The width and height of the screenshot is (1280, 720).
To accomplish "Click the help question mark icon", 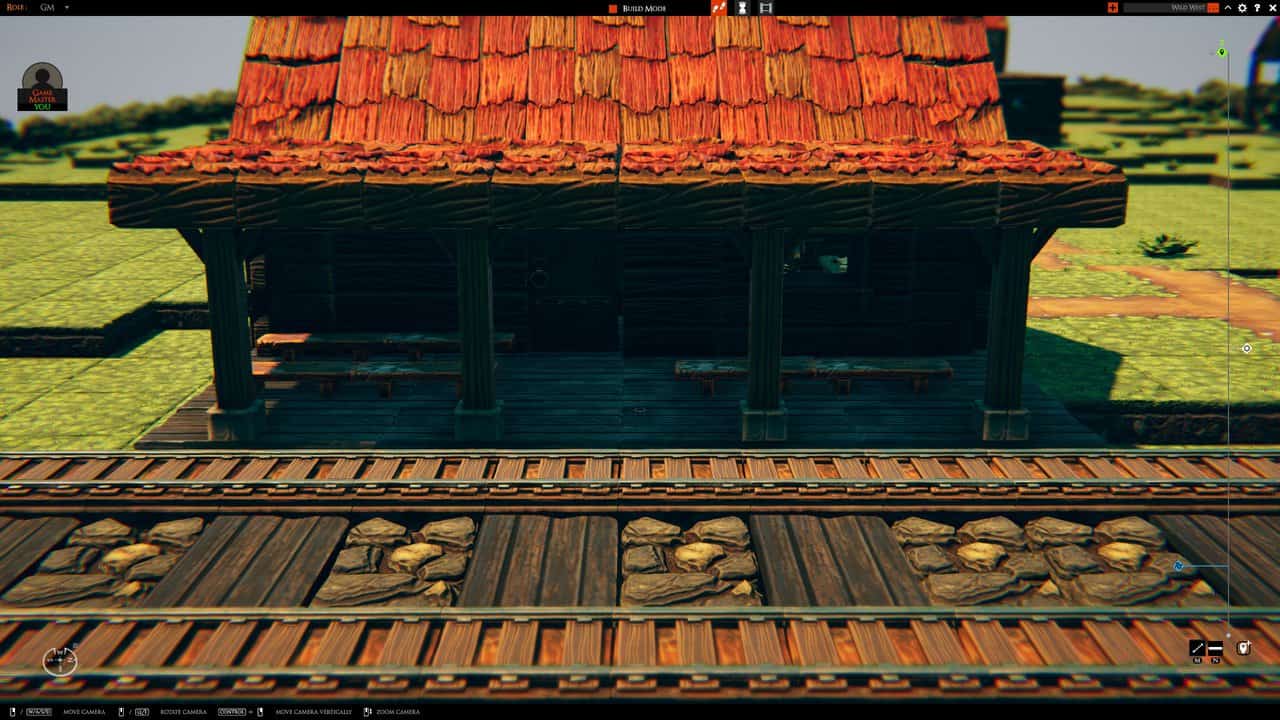I will pos(1257,7).
